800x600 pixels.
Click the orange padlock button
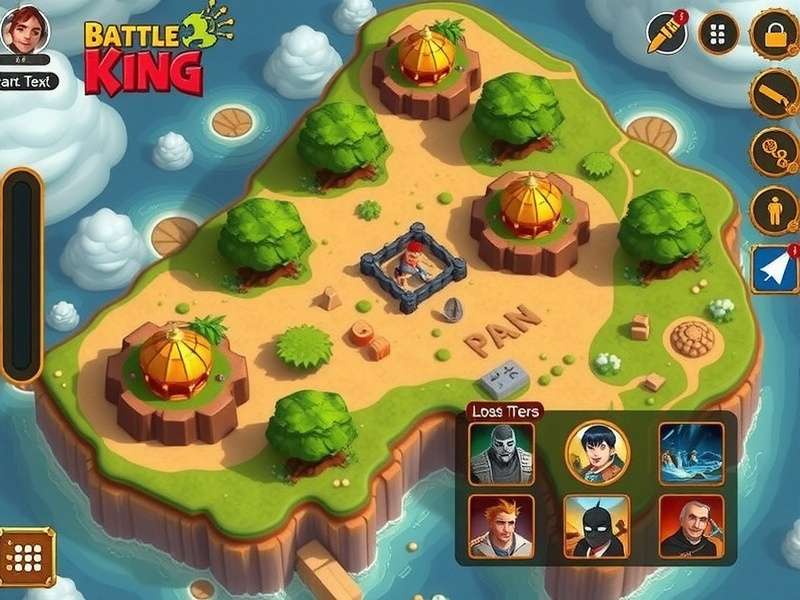tap(773, 34)
